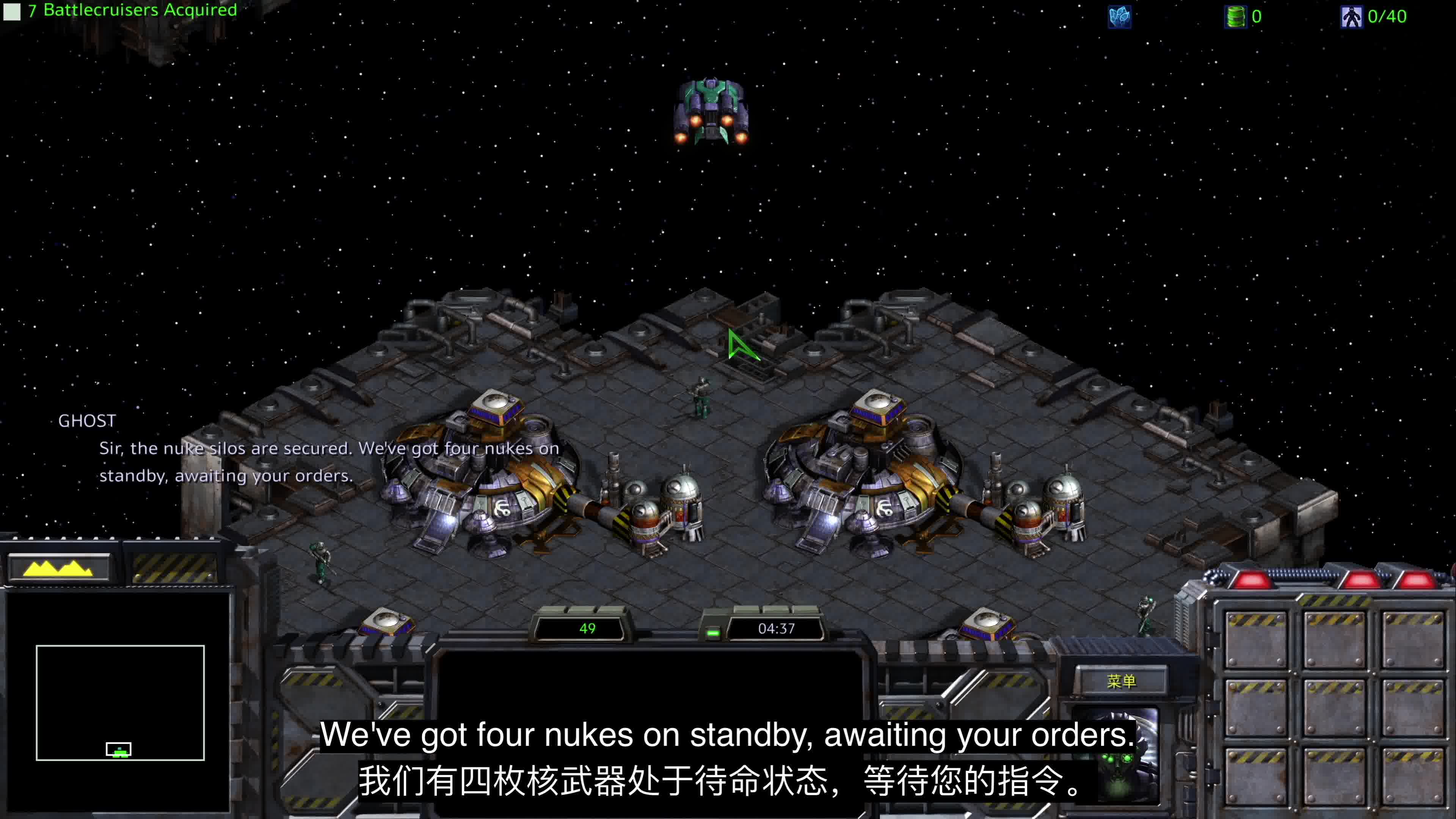Click the minimap display
The image size is (1456, 819).
(x=120, y=702)
